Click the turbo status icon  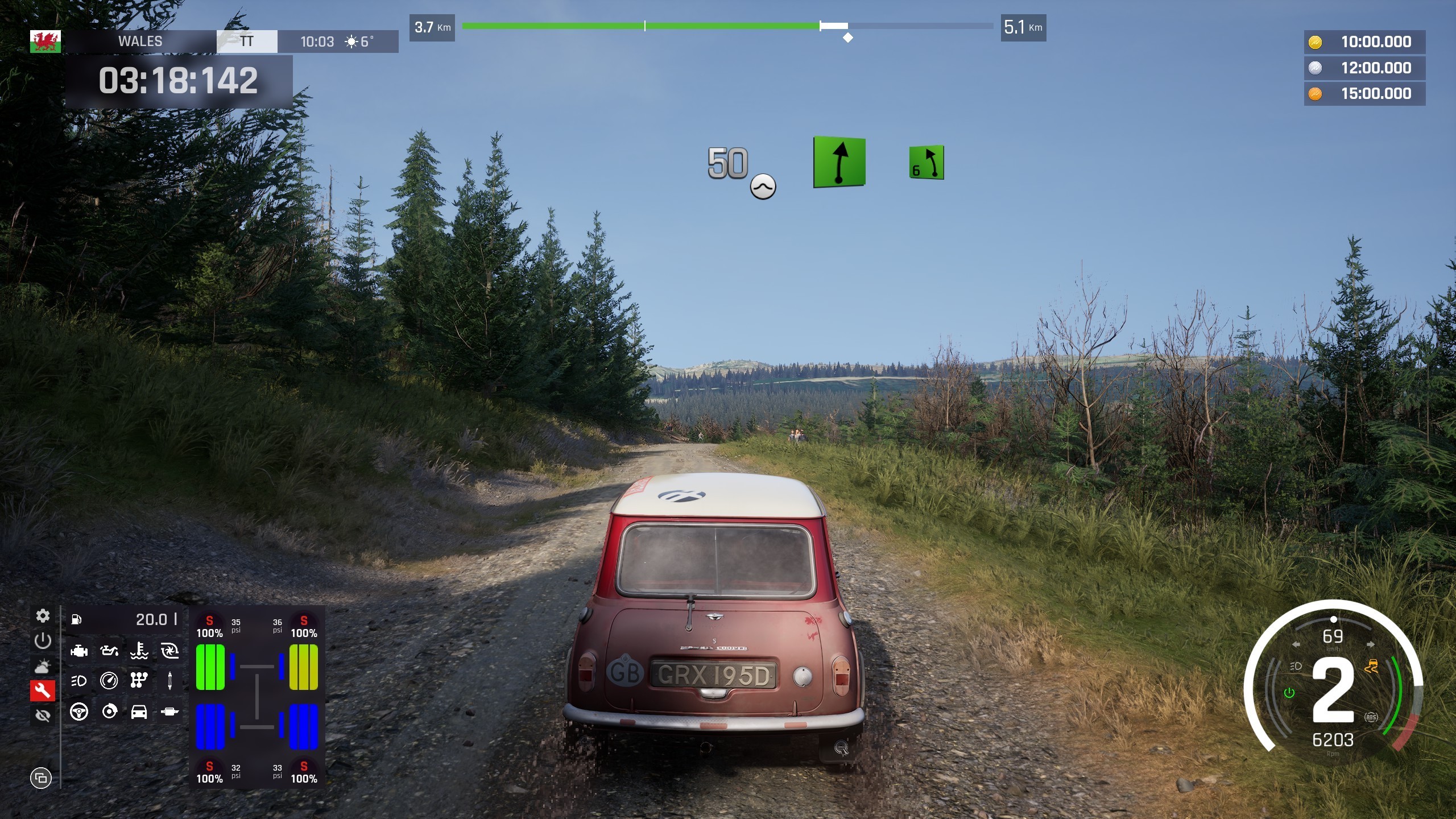(169, 651)
